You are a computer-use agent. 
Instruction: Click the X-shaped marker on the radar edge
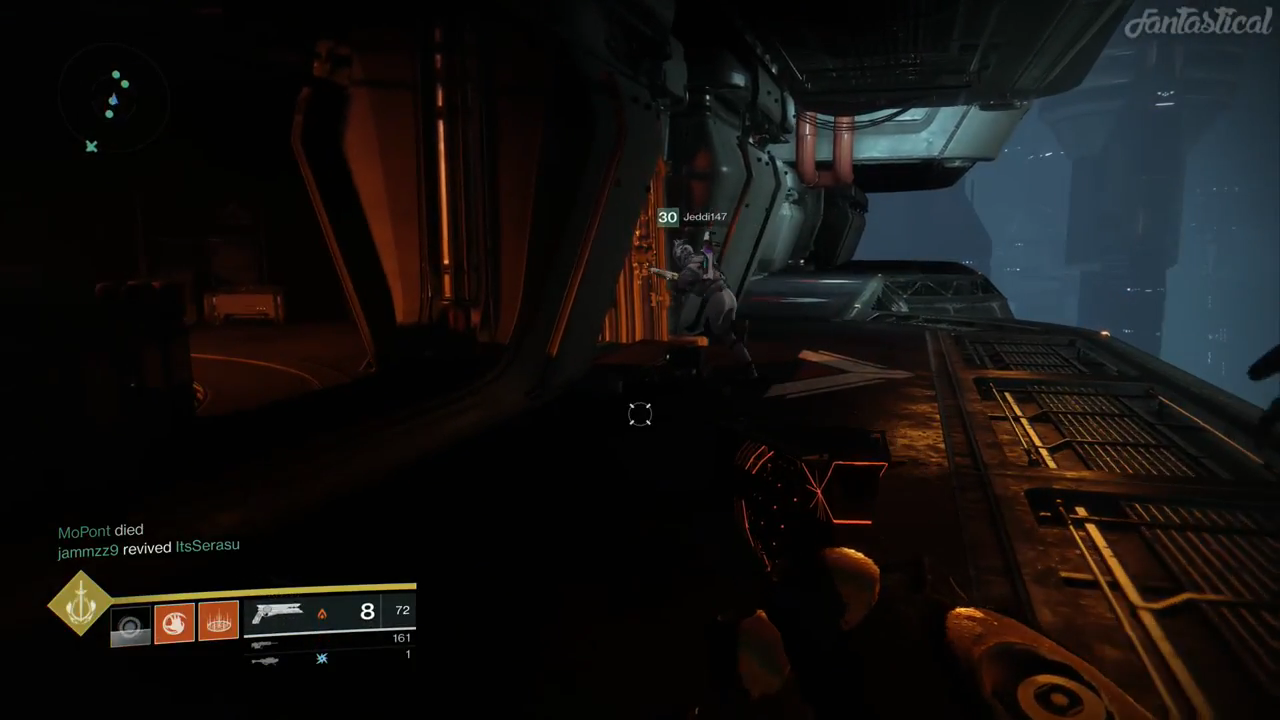91,146
